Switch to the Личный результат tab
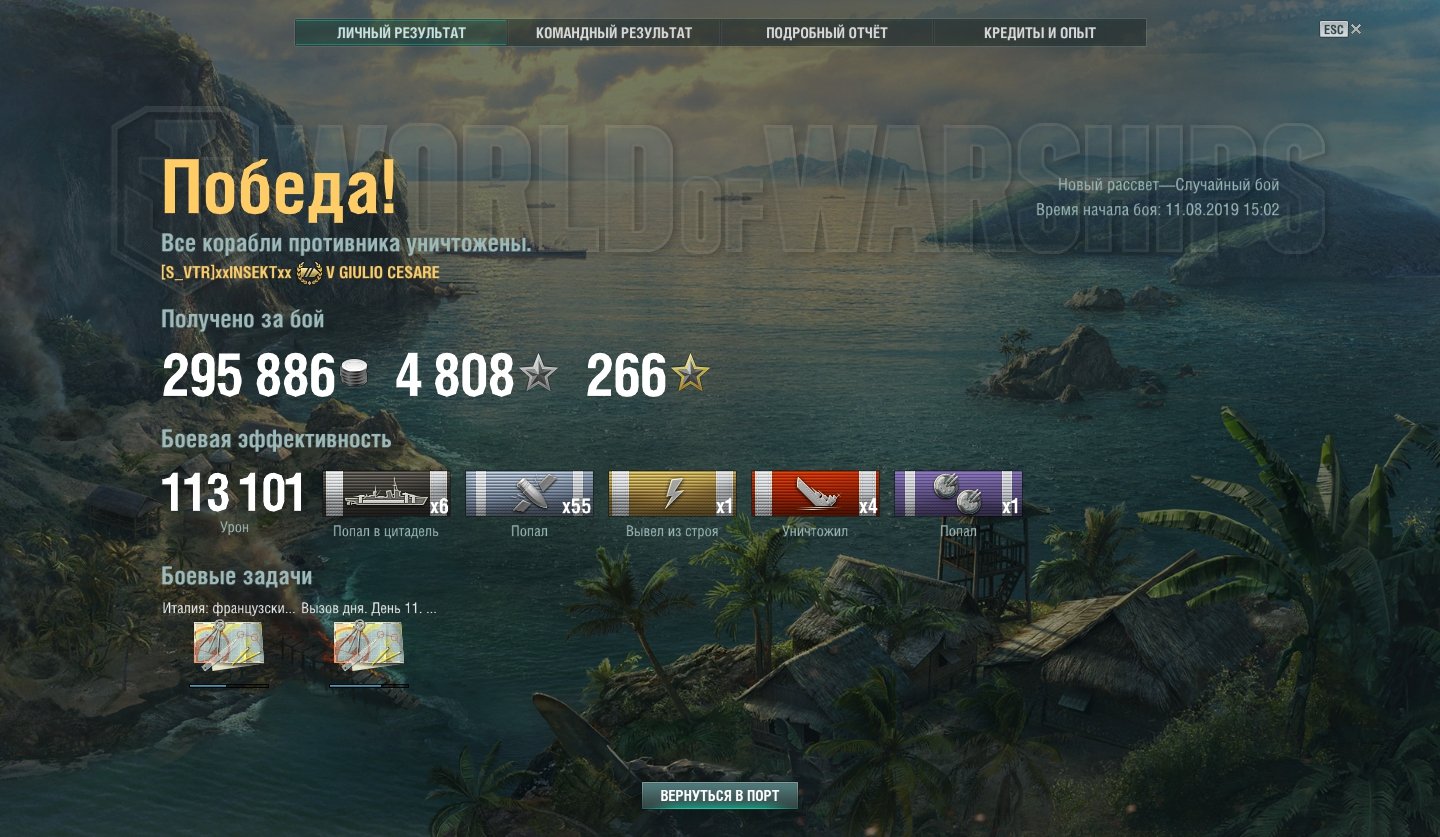The image size is (1440, 837). pos(401,33)
